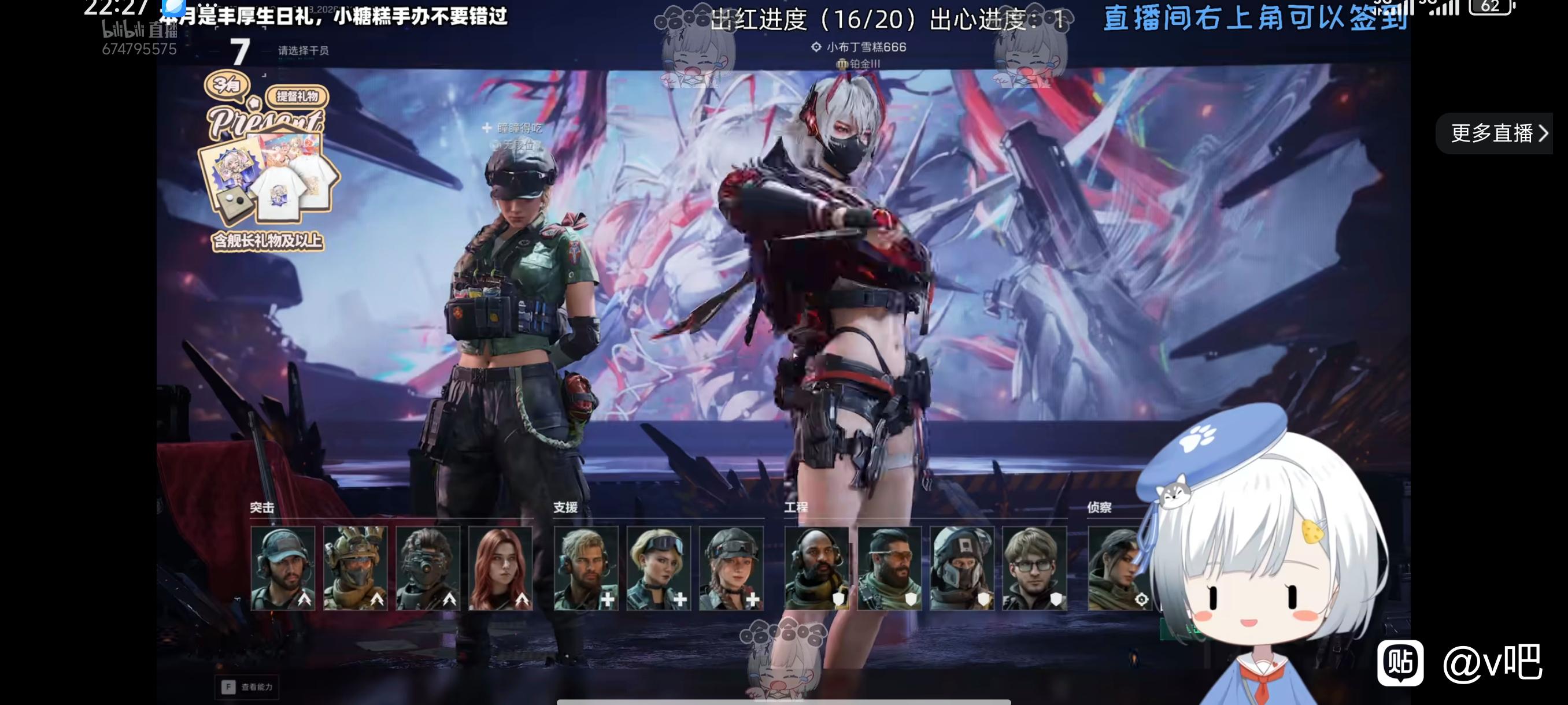Select the red-haired woman assault operator
The height and width of the screenshot is (705, 1568).
tap(500, 568)
